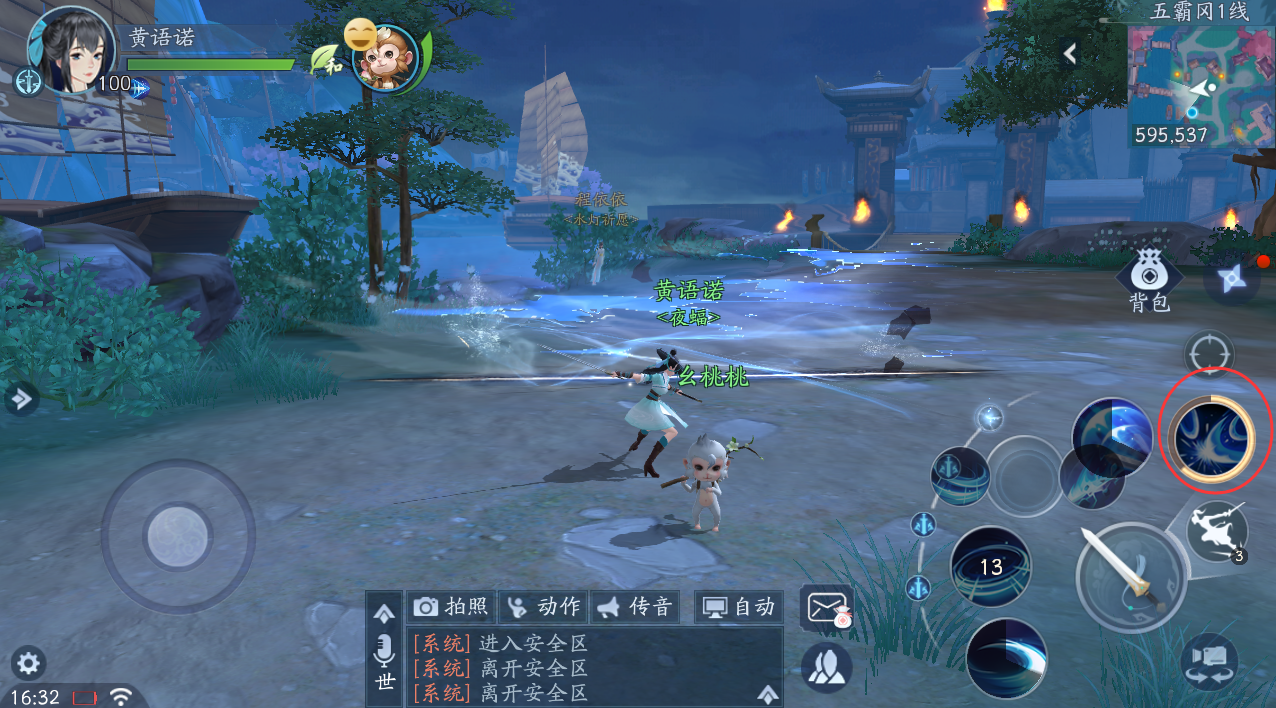Expand the left side arrow panel

20,400
